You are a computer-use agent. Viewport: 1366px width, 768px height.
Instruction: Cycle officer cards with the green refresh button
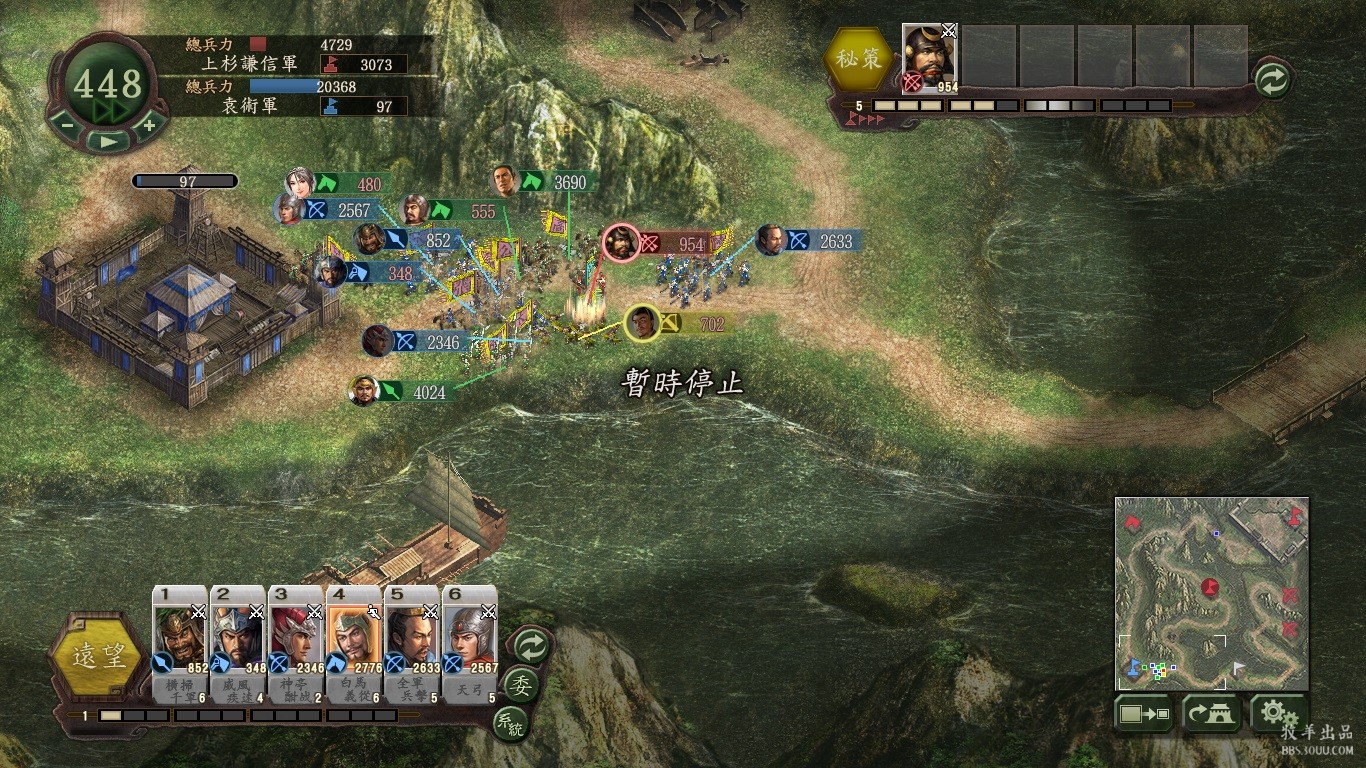click(530, 646)
